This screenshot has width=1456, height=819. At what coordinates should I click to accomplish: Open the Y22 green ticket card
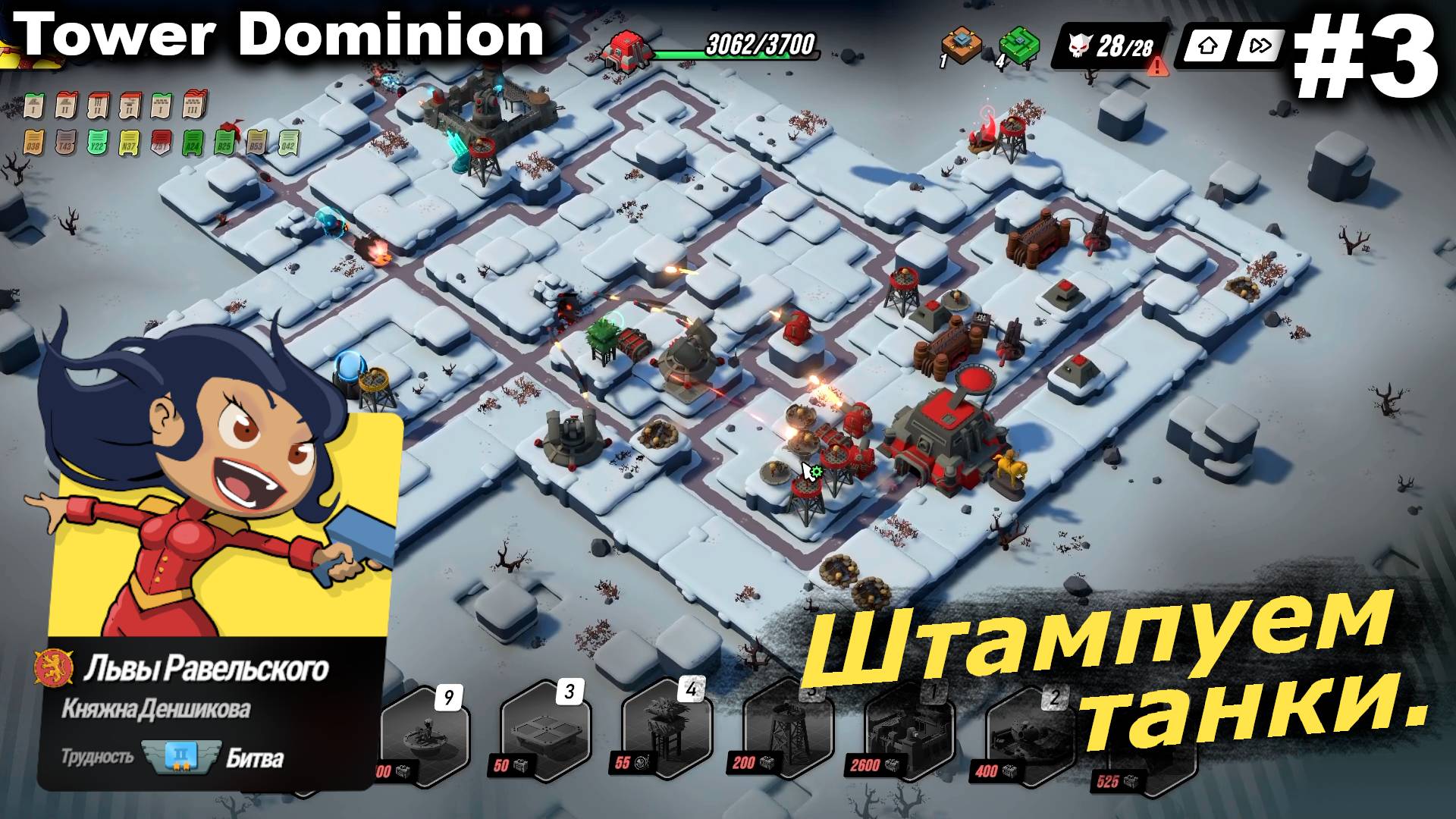point(97,142)
